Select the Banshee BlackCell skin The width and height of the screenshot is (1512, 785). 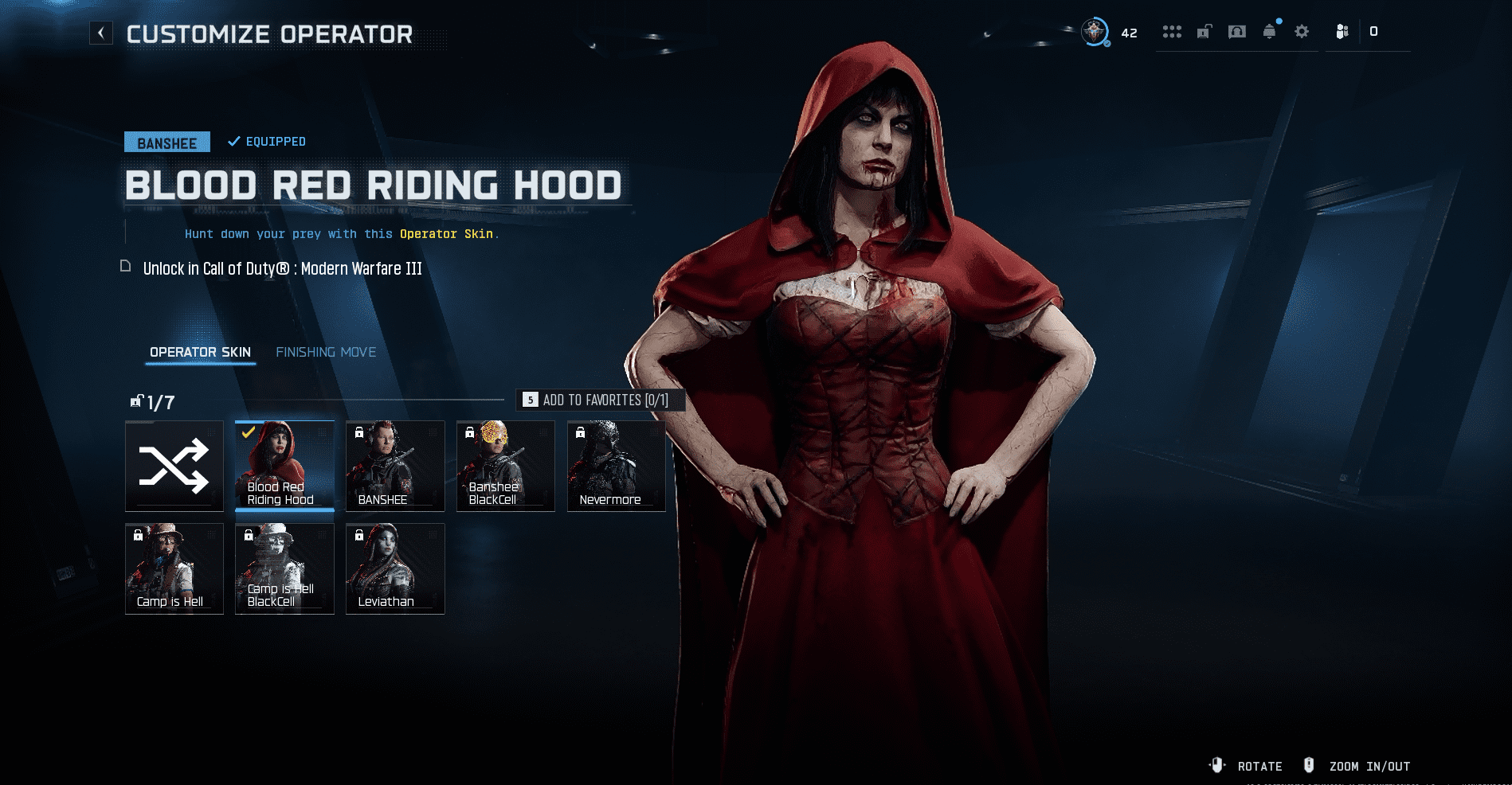point(505,466)
